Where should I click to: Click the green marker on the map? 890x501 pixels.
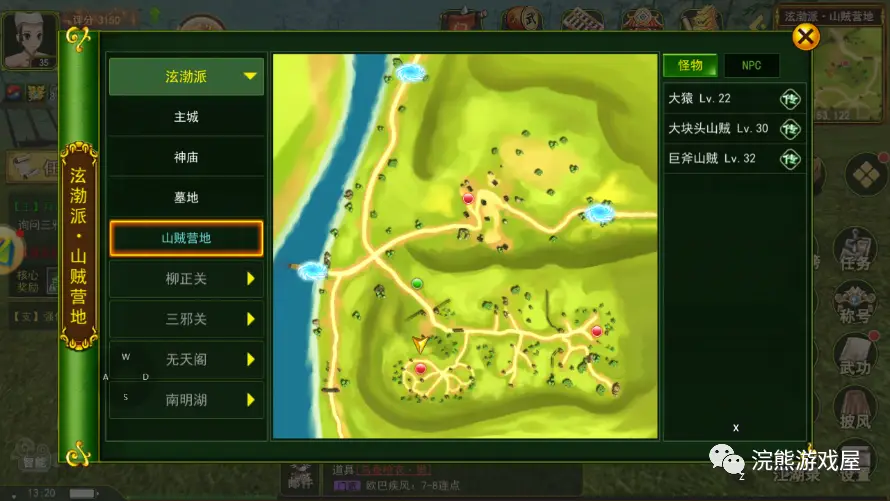418,284
